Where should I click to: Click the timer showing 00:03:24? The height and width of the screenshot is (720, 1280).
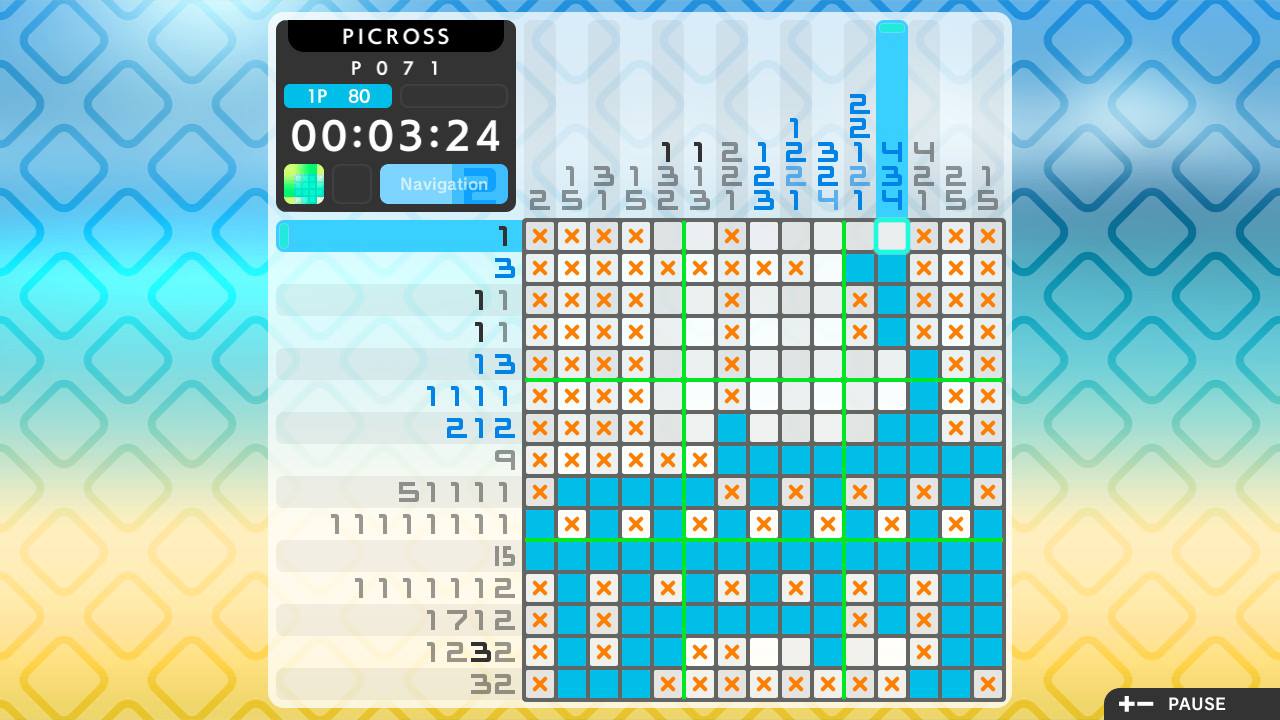pos(396,135)
